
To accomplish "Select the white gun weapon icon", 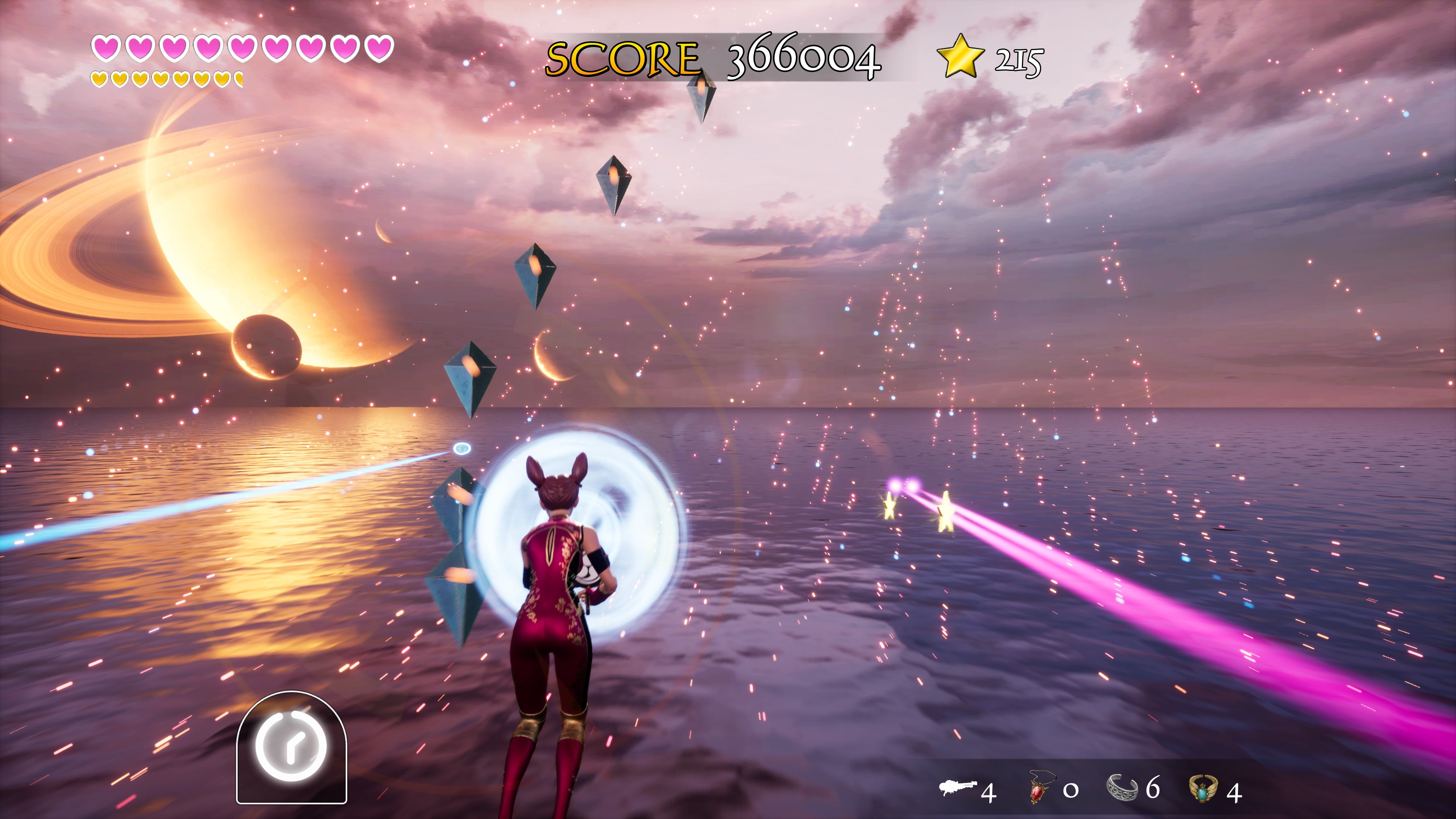I will tap(957, 787).
